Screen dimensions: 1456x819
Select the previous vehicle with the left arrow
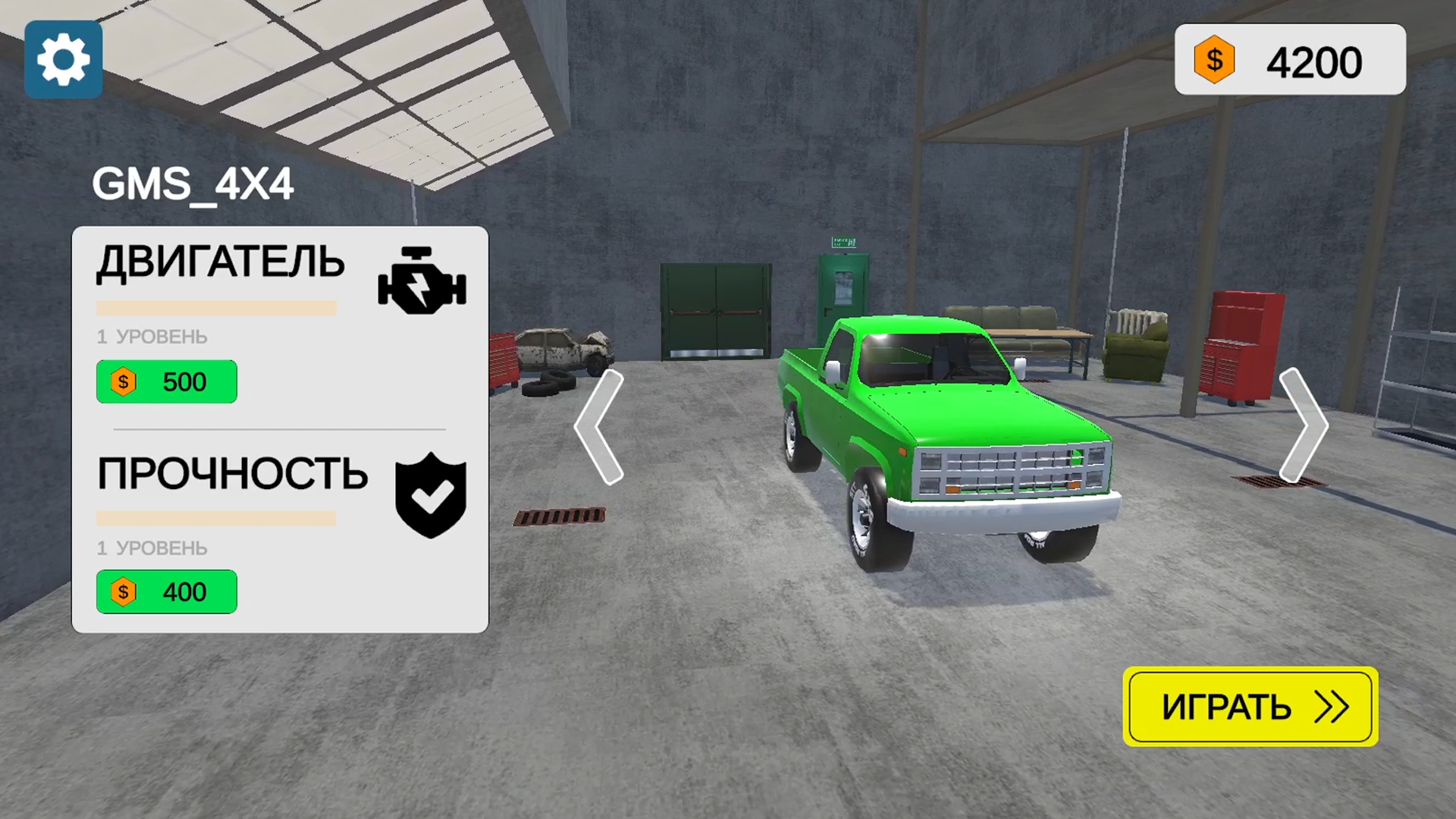pos(600,427)
